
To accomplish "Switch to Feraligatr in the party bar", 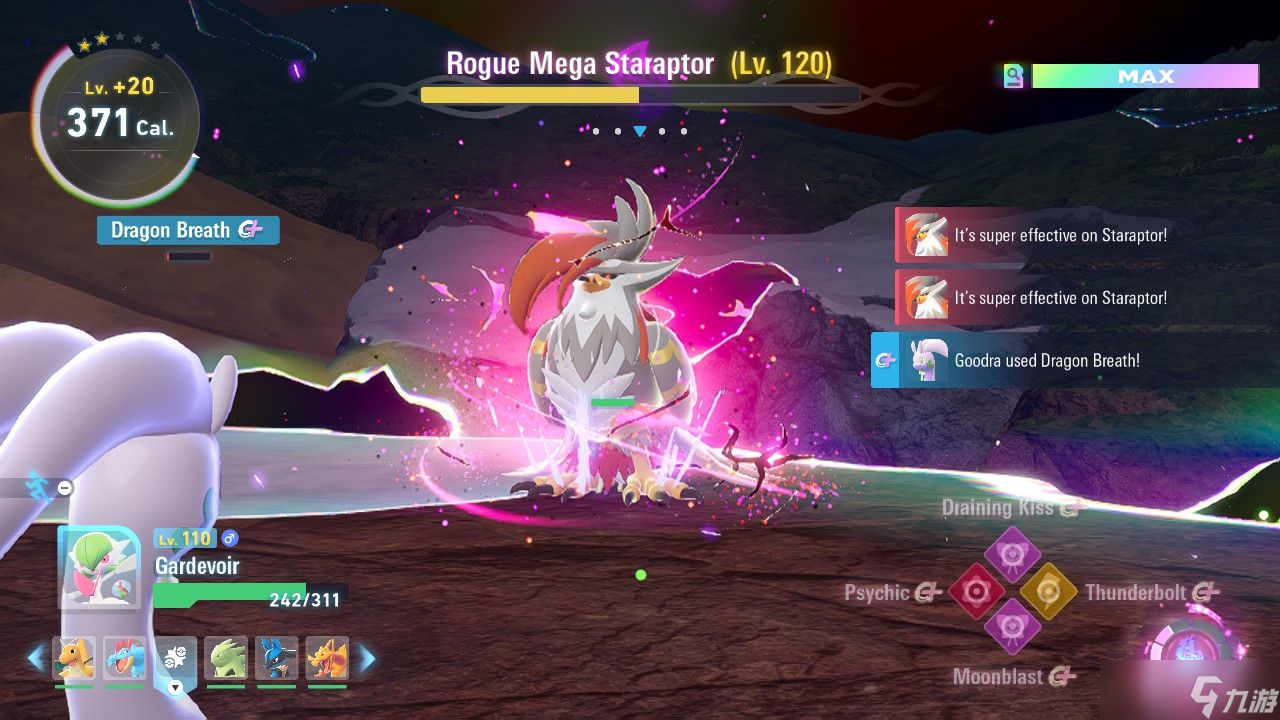I will (125, 658).
